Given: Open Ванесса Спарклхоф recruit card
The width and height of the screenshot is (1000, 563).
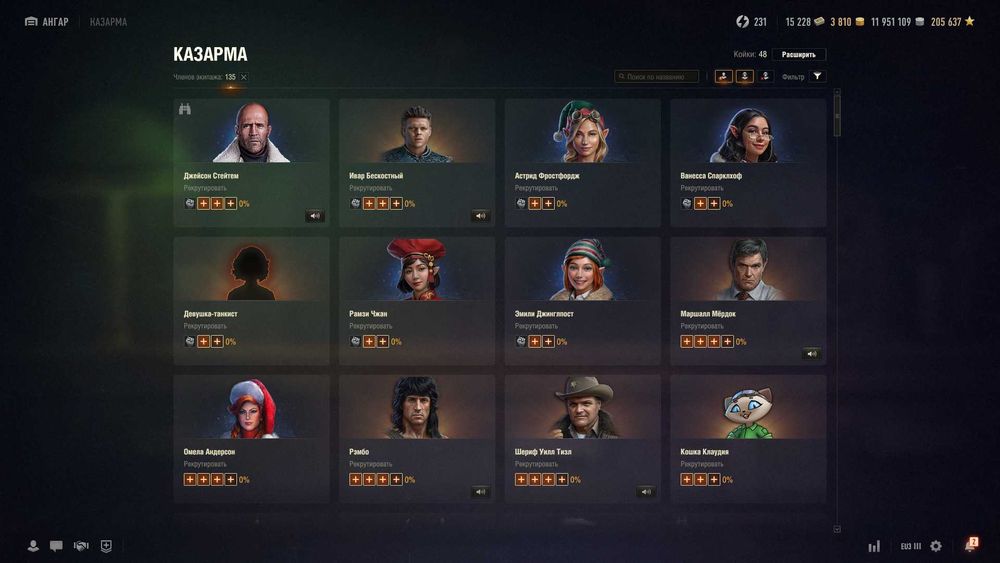Looking at the screenshot, I should point(748,162).
